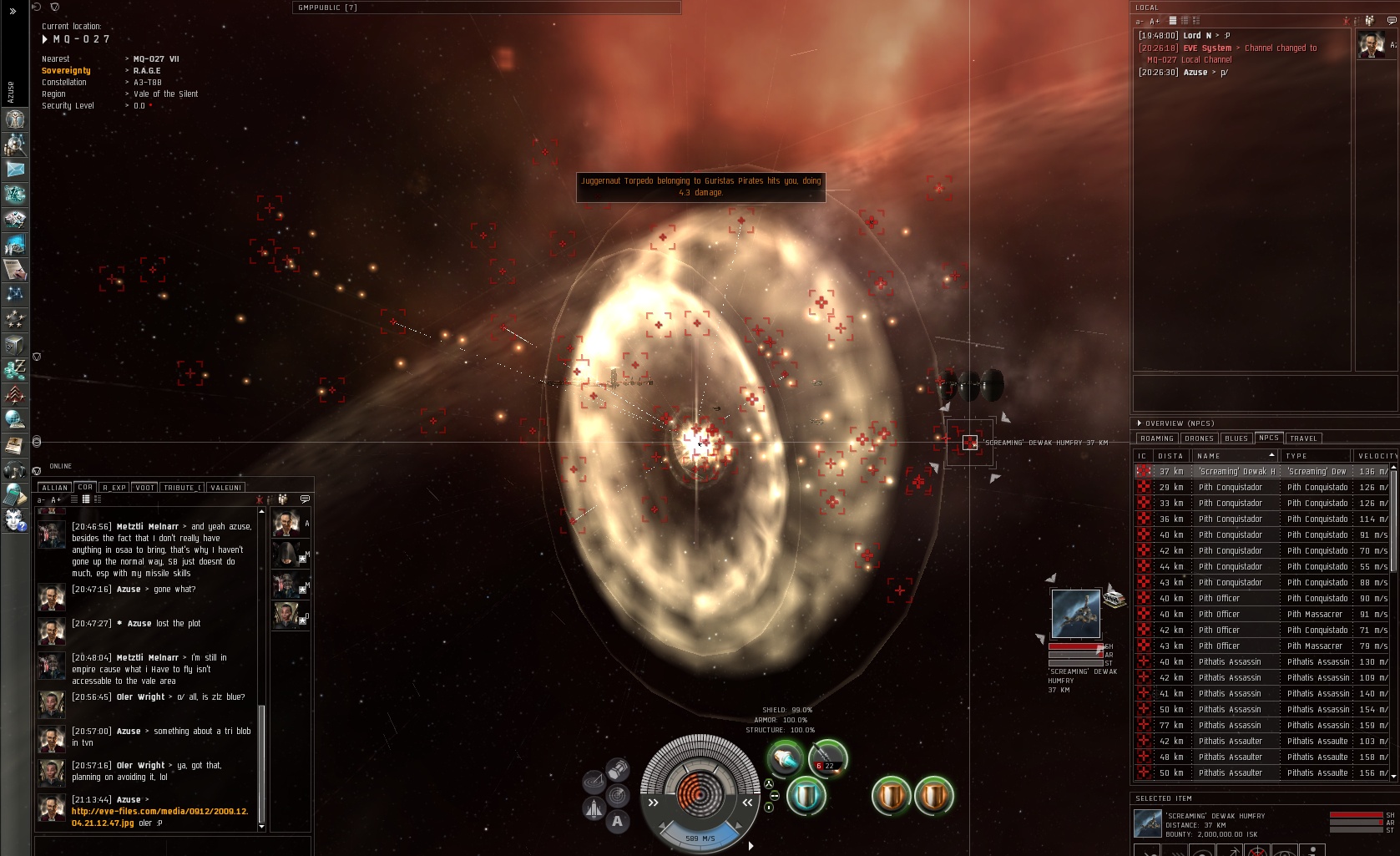Select the Blues overview tab
The width and height of the screenshot is (1400, 856).
pyautogui.click(x=1236, y=438)
